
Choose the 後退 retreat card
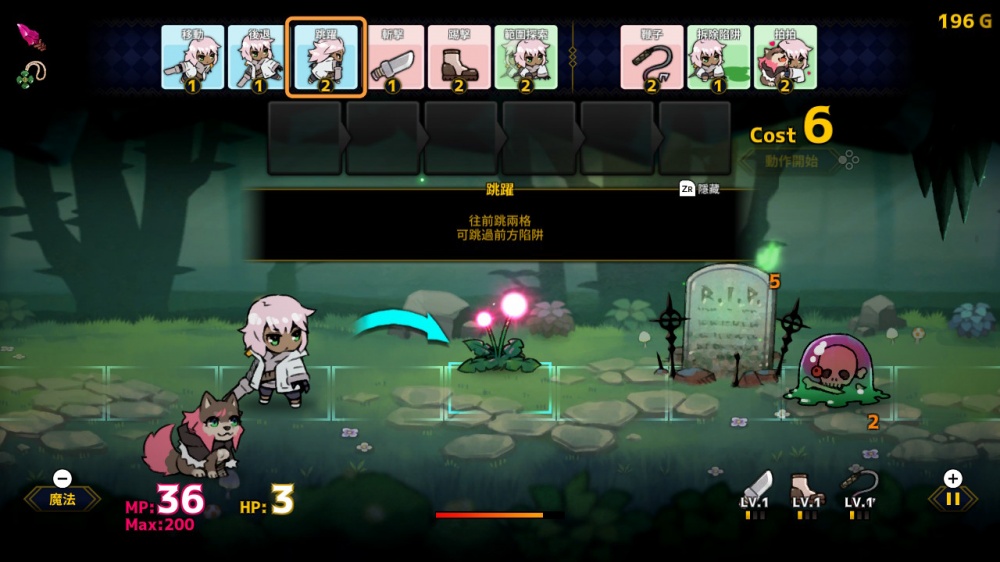[x=259, y=58]
